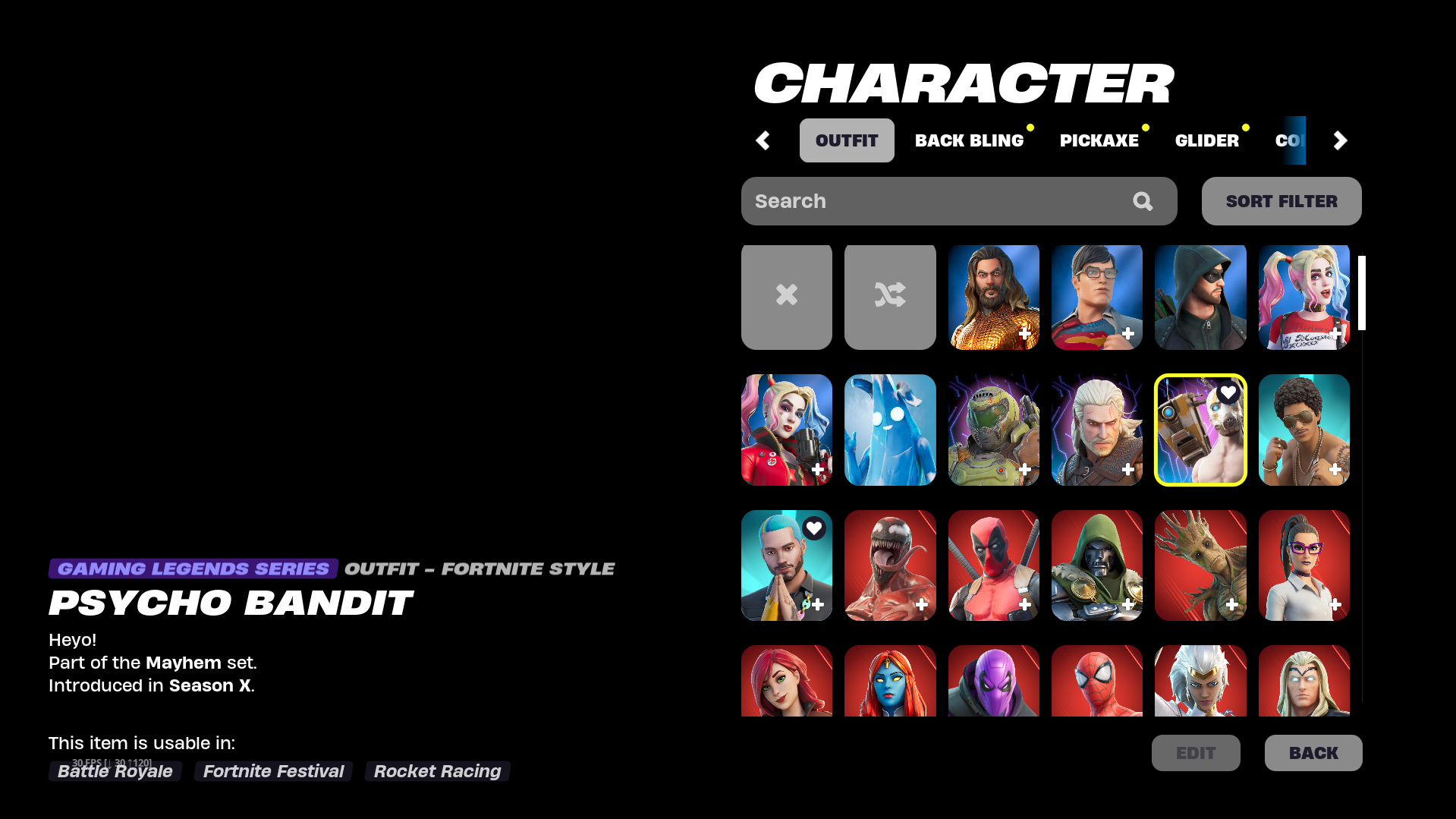Click the plus icon on the Geralt outfit
The height and width of the screenshot is (819, 1456).
click(1128, 469)
